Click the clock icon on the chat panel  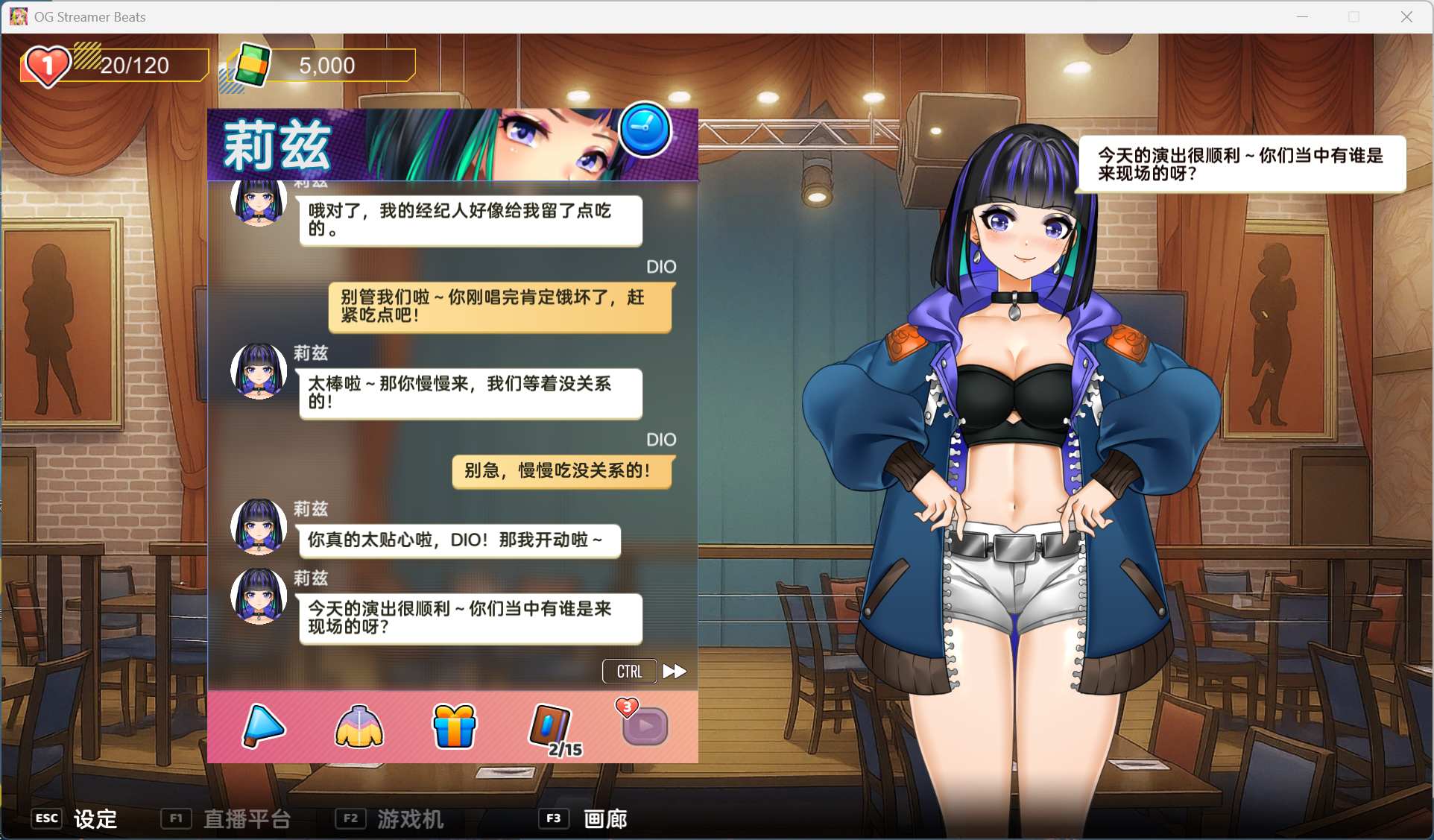[x=644, y=130]
